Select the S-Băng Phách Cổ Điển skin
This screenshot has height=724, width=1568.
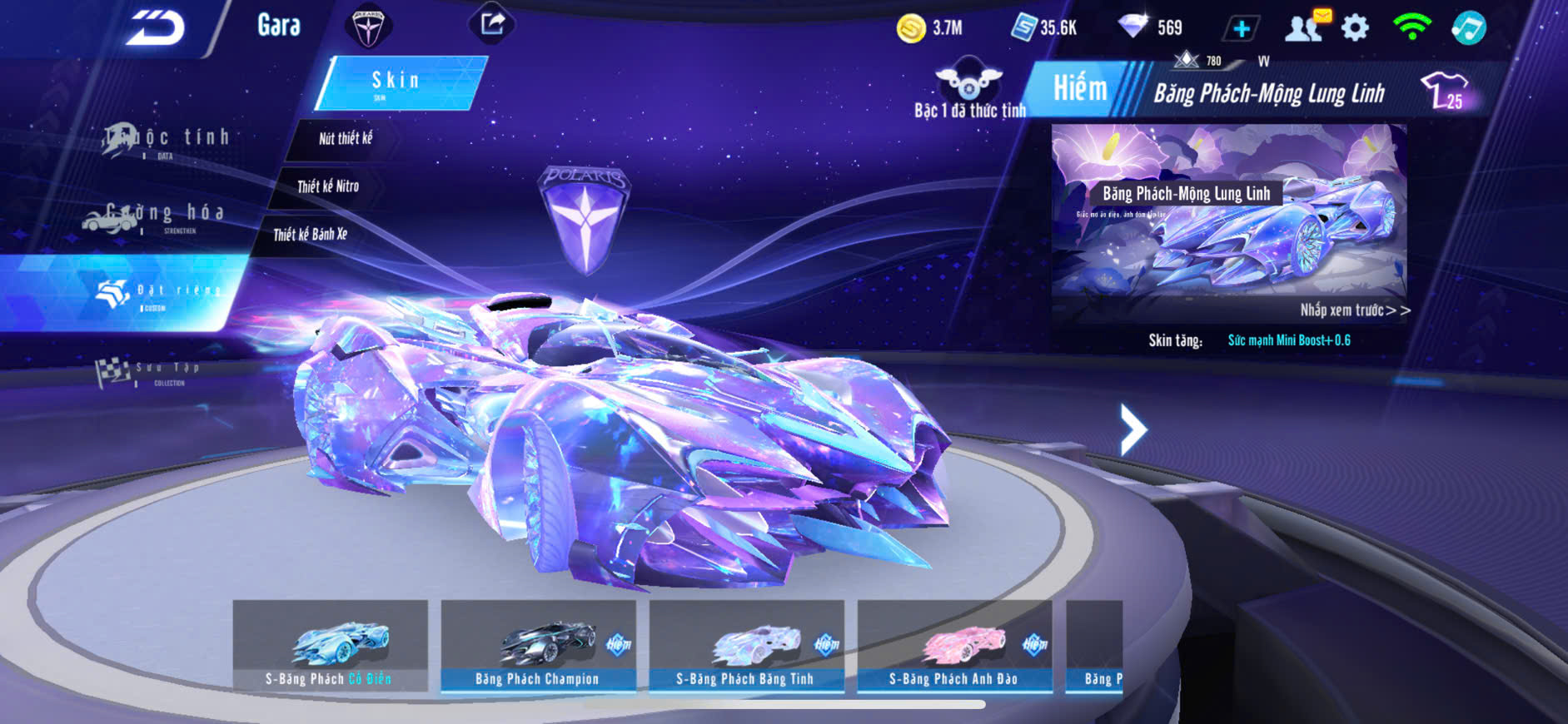(330, 646)
